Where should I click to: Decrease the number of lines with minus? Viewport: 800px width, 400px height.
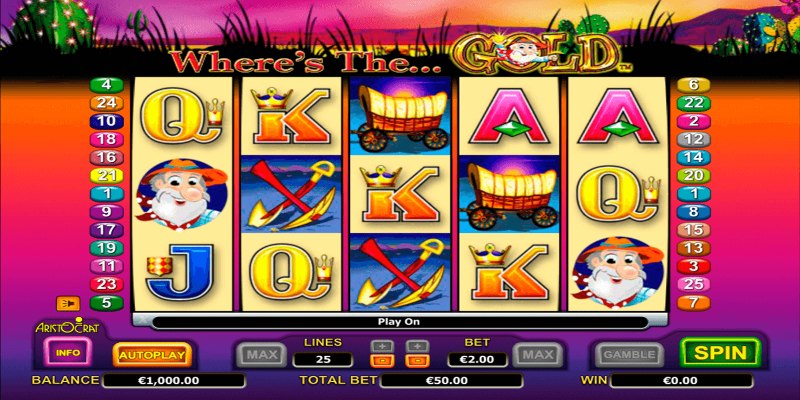(381, 360)
